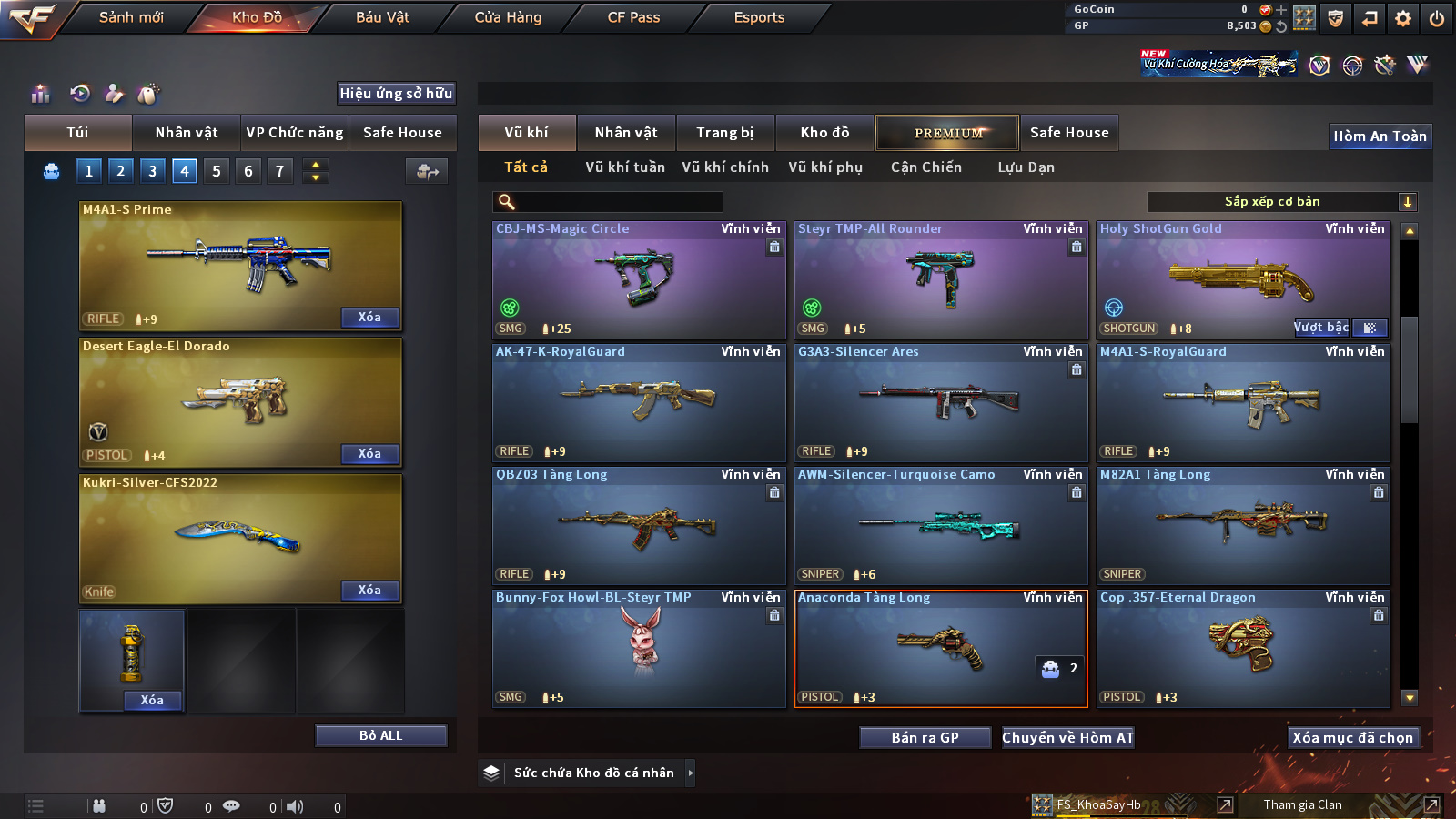
Task: Select bag preset number 5
Action: 217,171
